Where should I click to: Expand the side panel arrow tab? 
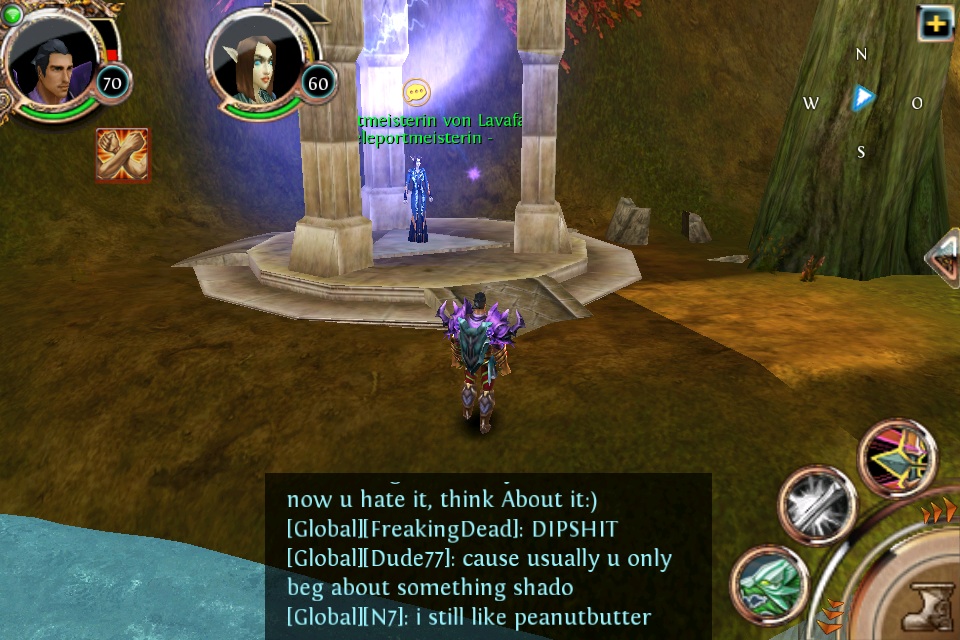pyautogui.click(x=943, y=257)
